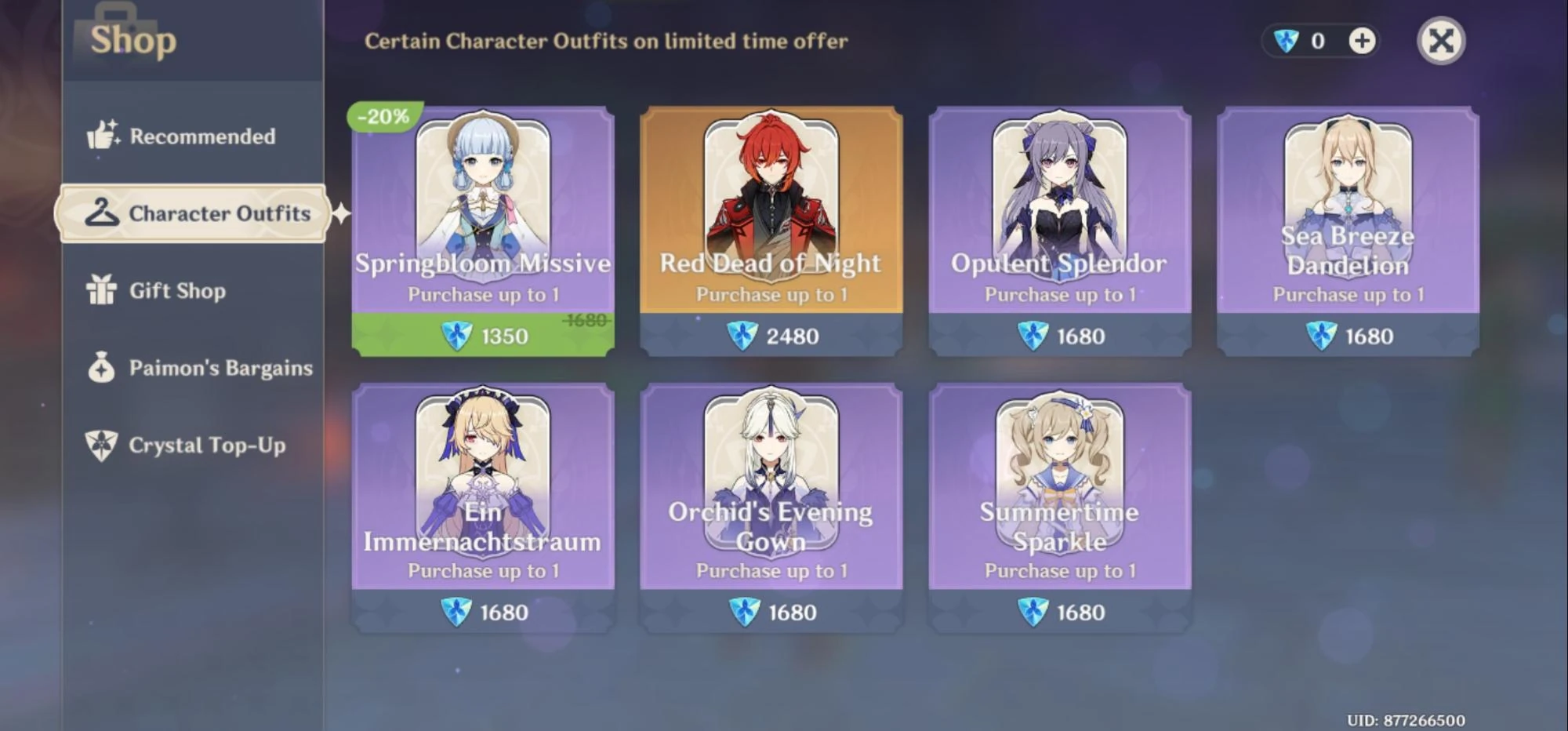Open Crystal Top-Up via the crystal icon
Image resolution: width=1568 pixels, height=731 pixels.
coord(100,445)
